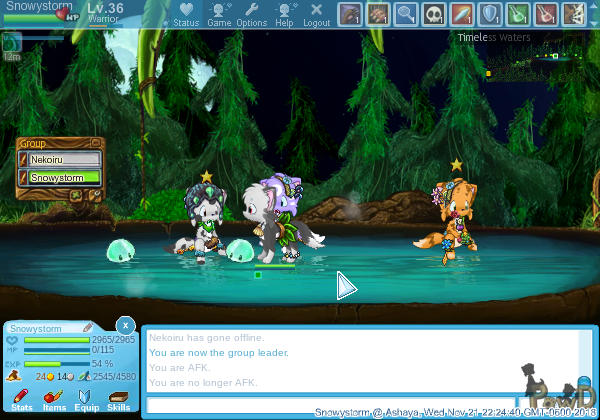Use the magnifying glass hotbar slot
This screenshot has width=600, height=420.
[406, 14]
